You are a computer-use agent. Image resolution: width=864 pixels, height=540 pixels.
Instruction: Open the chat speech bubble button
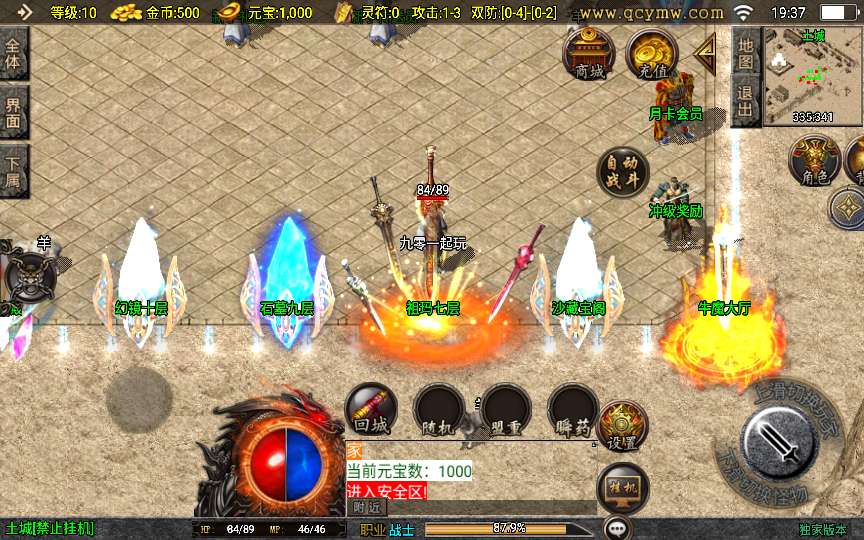click(618, 527)
